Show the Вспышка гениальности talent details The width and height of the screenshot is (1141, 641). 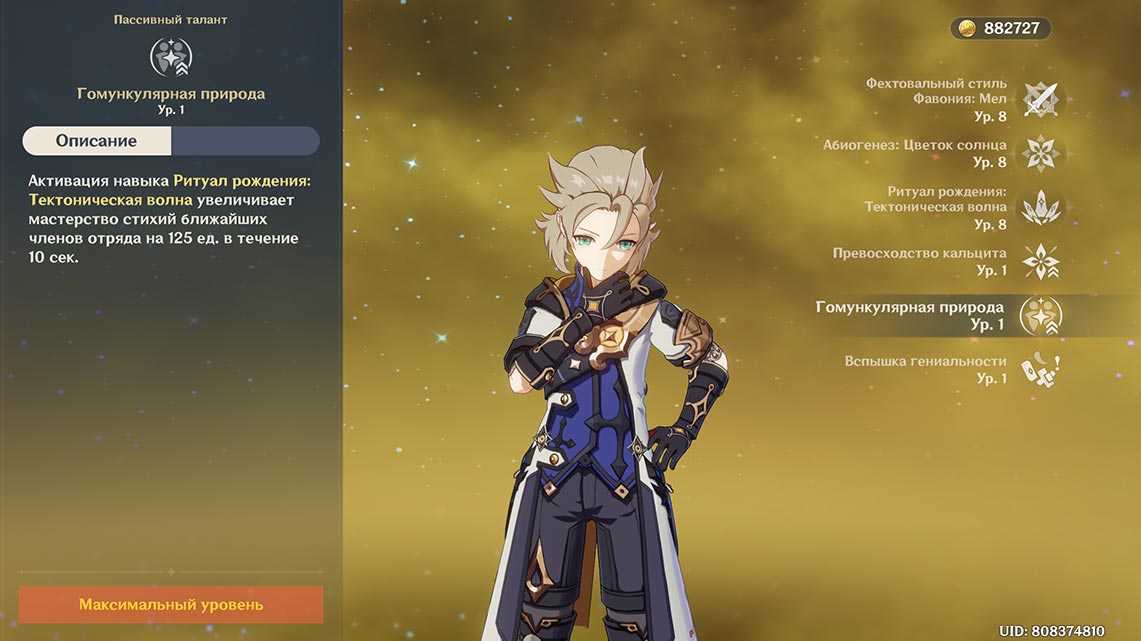click(1039, 370)
